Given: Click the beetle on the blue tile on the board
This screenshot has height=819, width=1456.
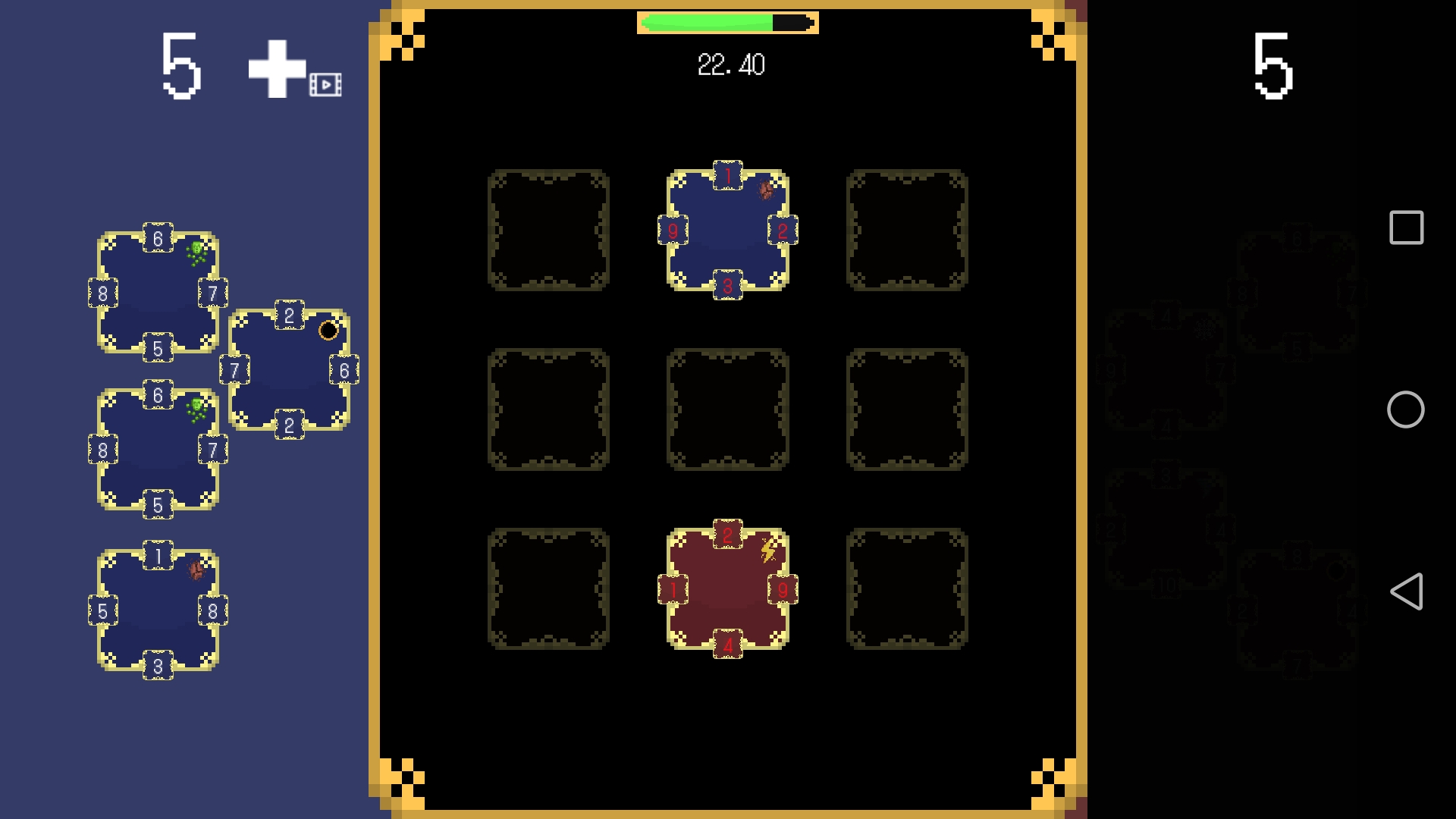Looking at the screenshot, I should click(766, 190).
